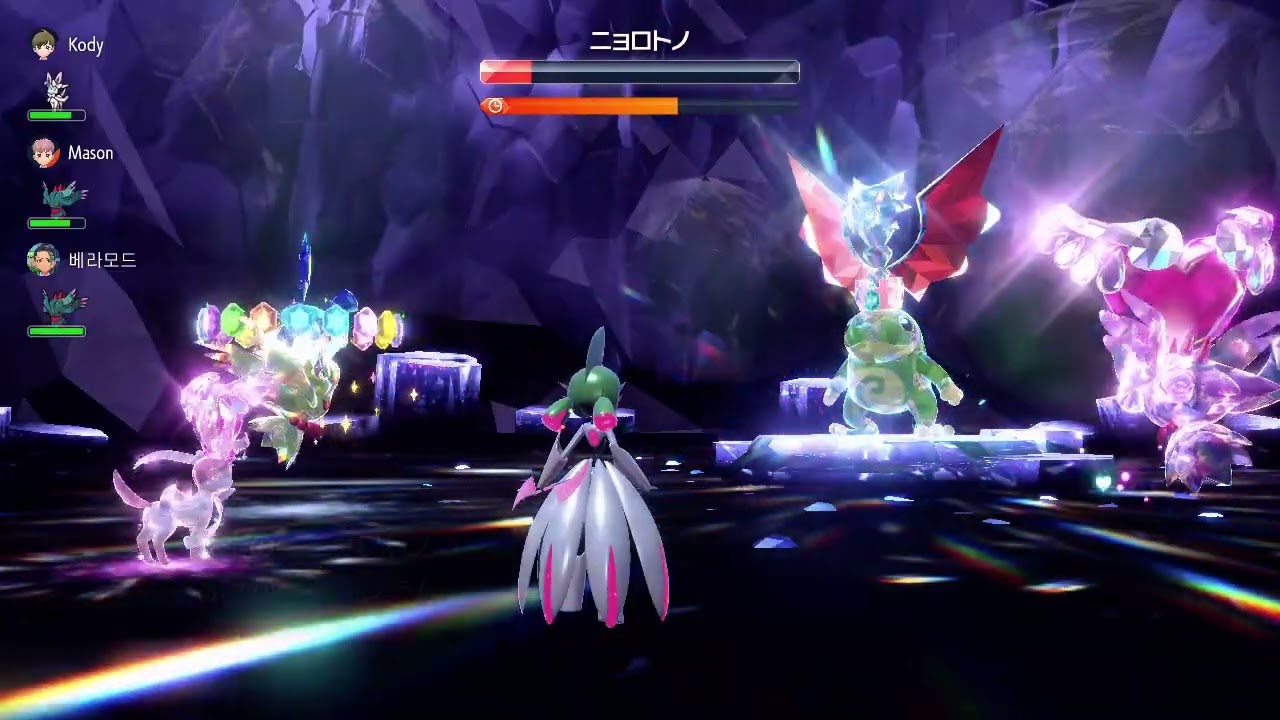Toggle 베라모드's green health bar
This screenshot has width=1280, height=720.
tap(56, 331)
